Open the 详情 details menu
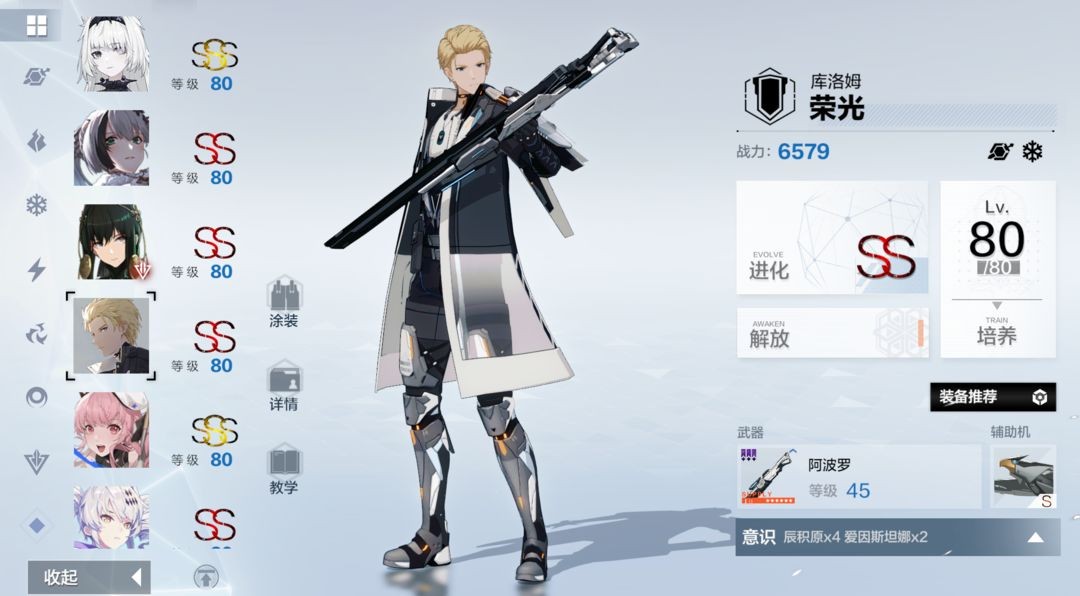Screen dimensions: 1080x596 [x=284, y=387]
